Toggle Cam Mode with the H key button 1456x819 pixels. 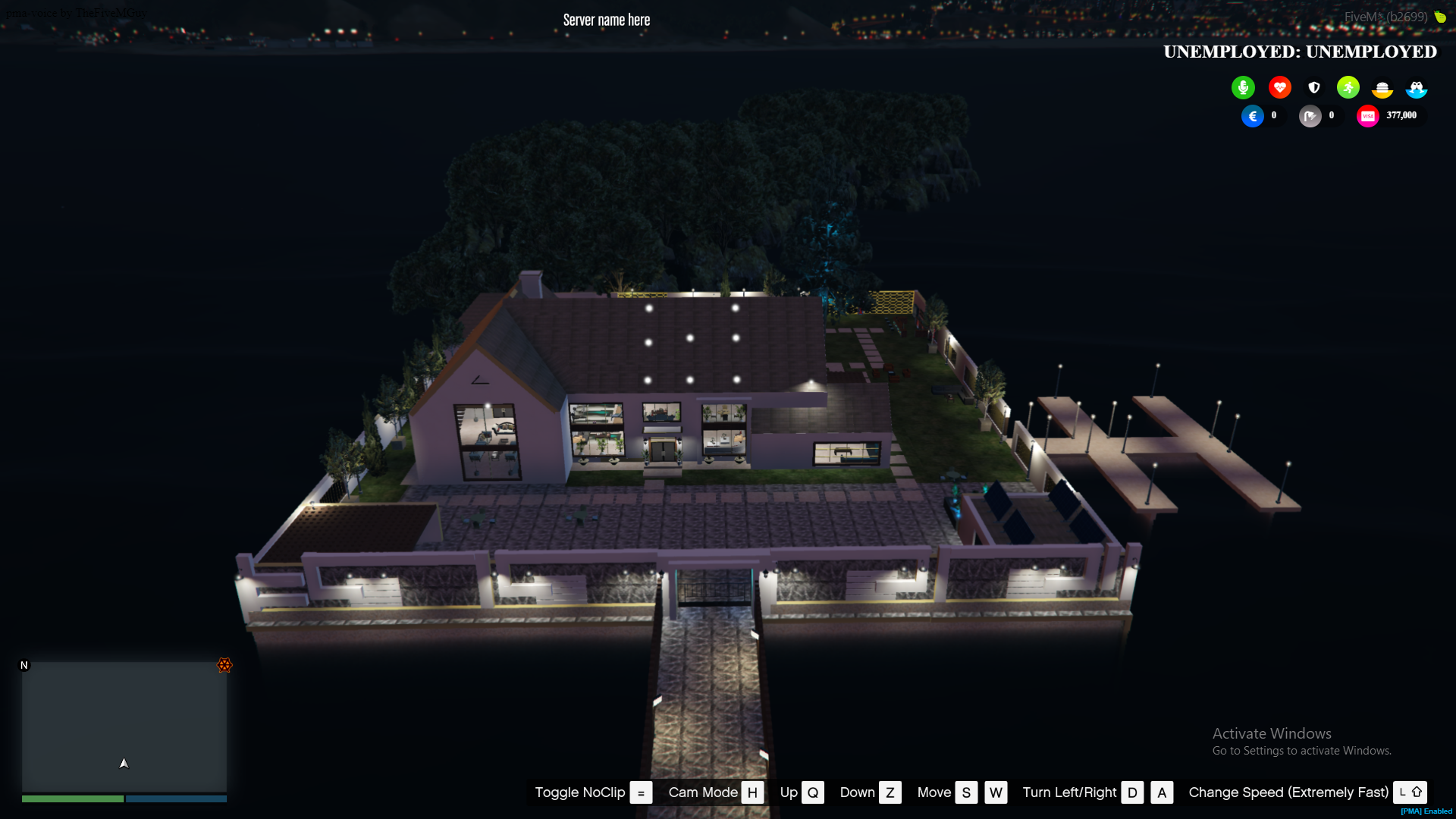coord(752,792)
